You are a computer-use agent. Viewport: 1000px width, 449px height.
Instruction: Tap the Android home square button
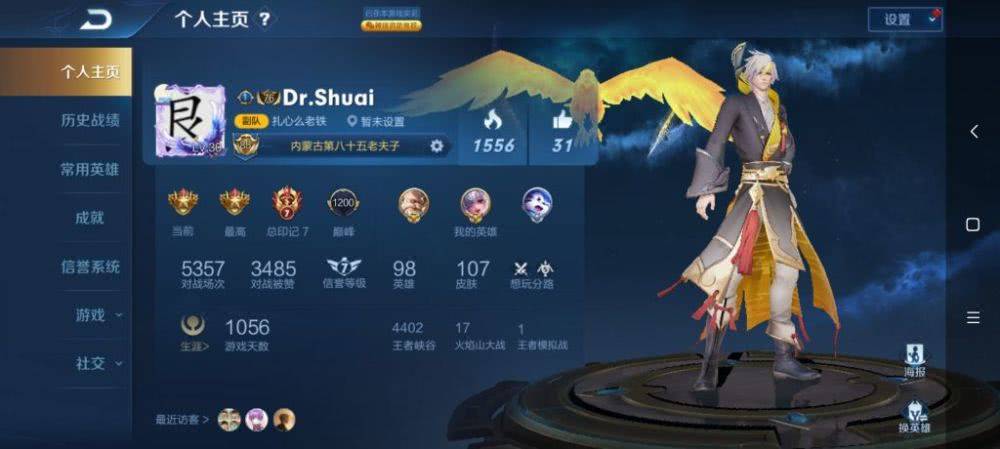coord(973,225)
